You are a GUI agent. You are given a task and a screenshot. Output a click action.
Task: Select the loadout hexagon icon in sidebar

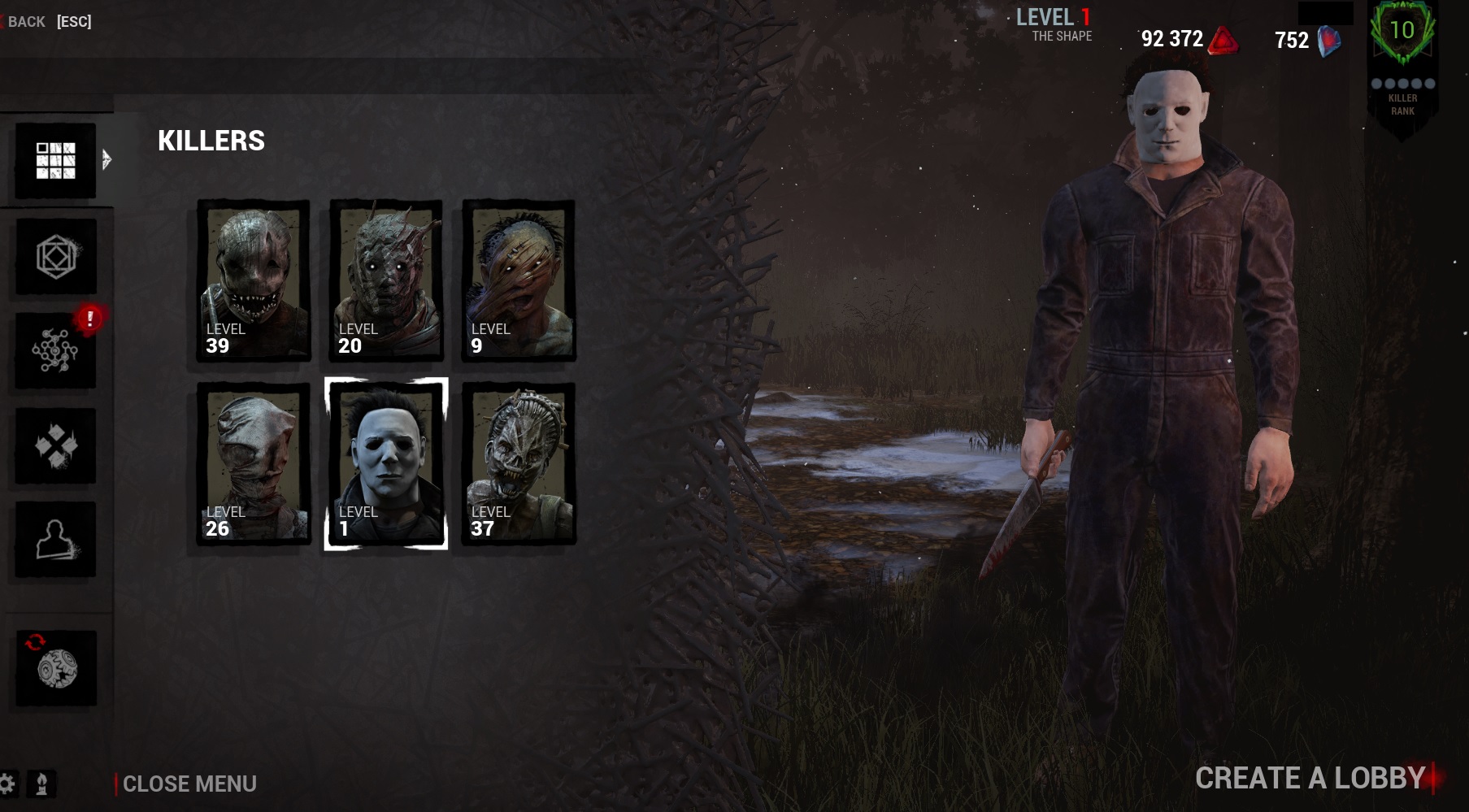[x=54, y=257]
